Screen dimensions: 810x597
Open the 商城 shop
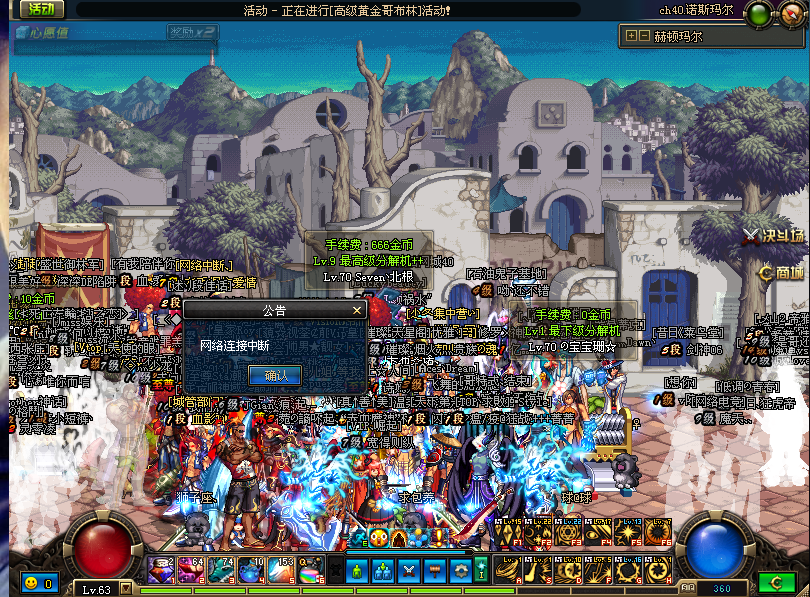[x=781, y=272]
